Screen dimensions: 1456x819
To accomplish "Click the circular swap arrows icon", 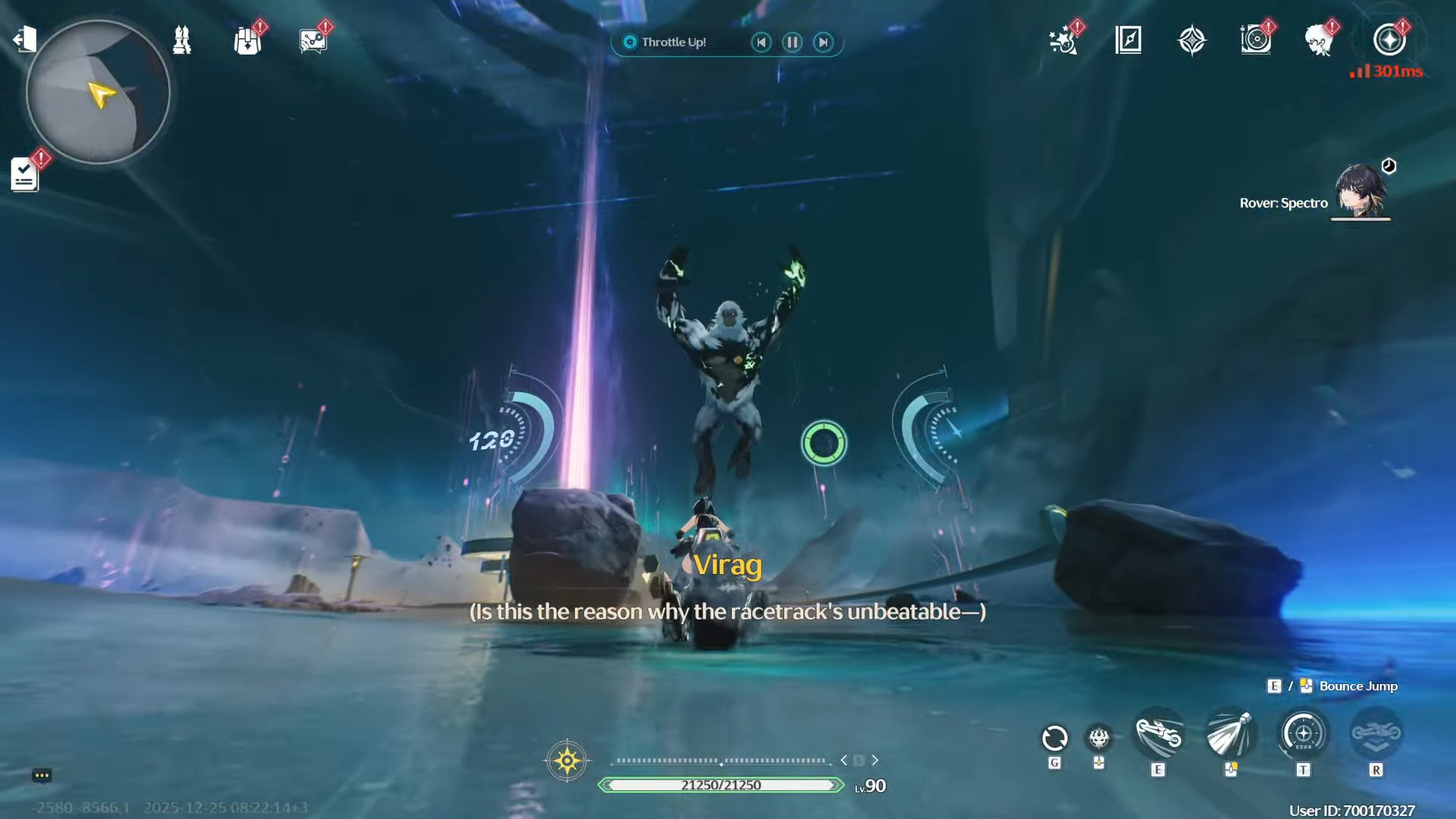I will tap(1055, 738).
